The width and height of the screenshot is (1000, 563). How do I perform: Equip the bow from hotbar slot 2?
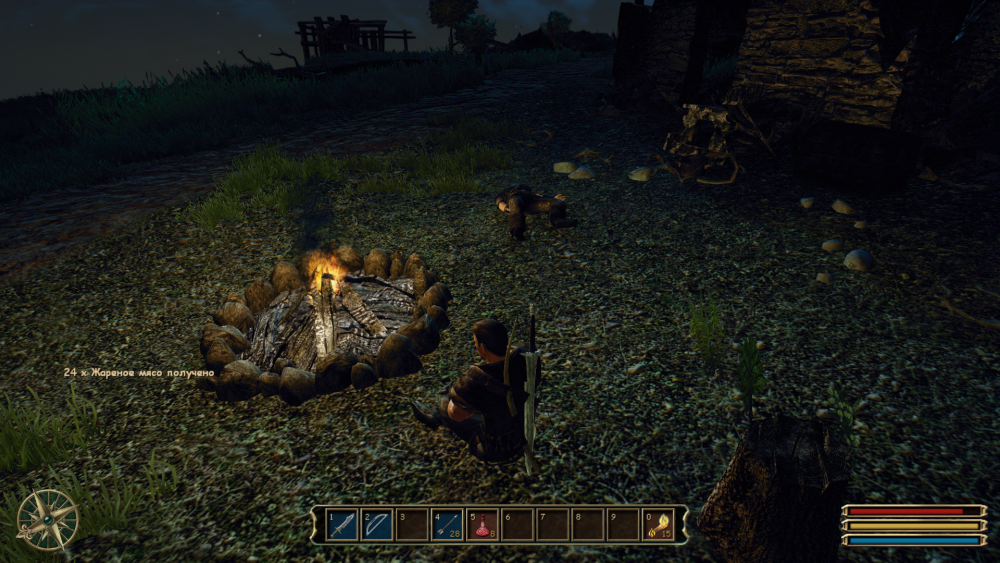click(x=377, y=524)
